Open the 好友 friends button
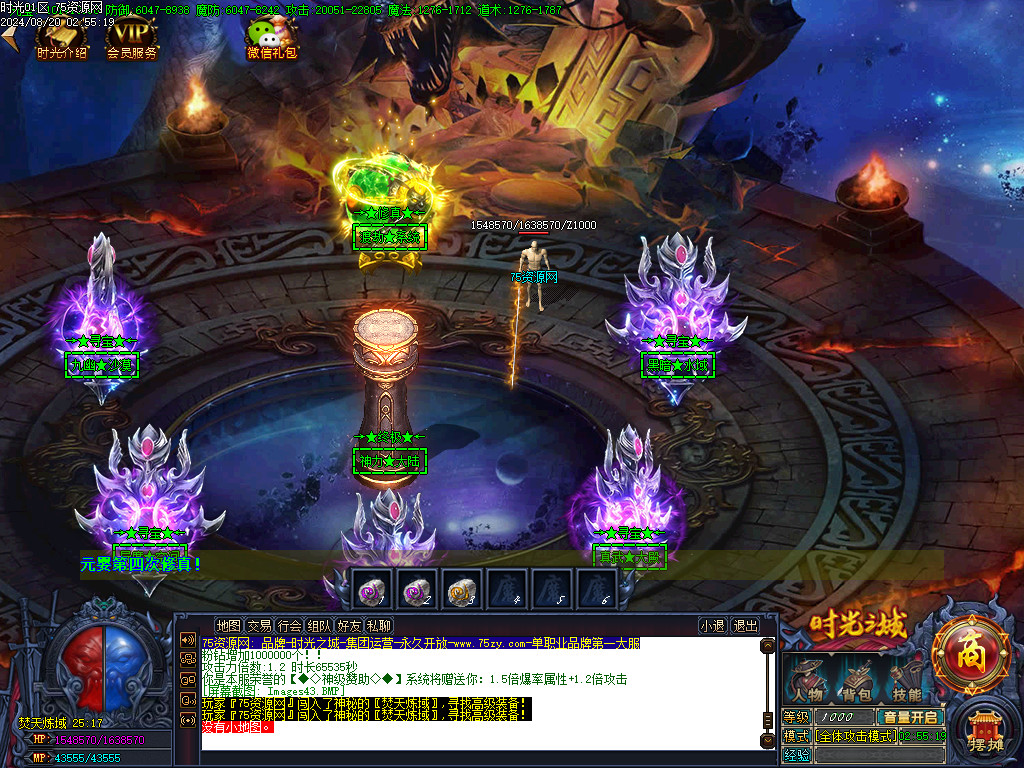 coord(349,625)
